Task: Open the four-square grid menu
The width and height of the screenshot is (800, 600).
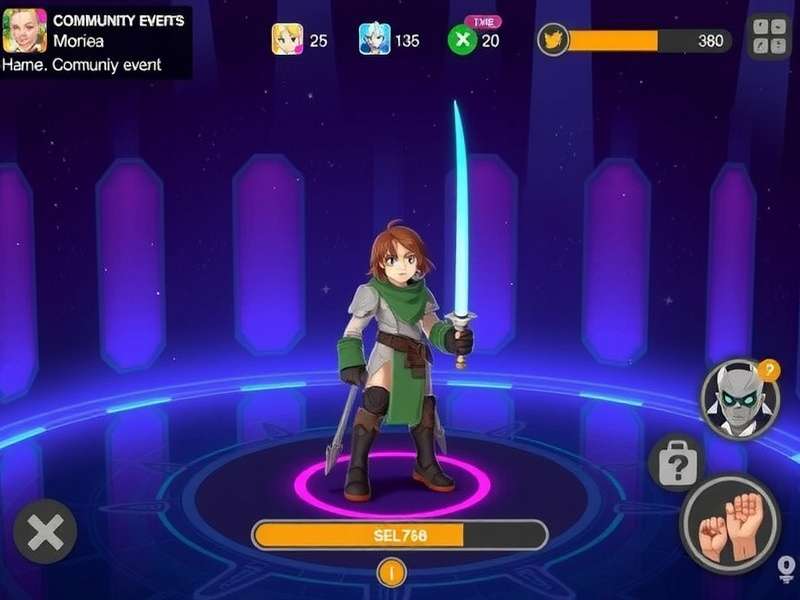Action: [x=769, y=37]
